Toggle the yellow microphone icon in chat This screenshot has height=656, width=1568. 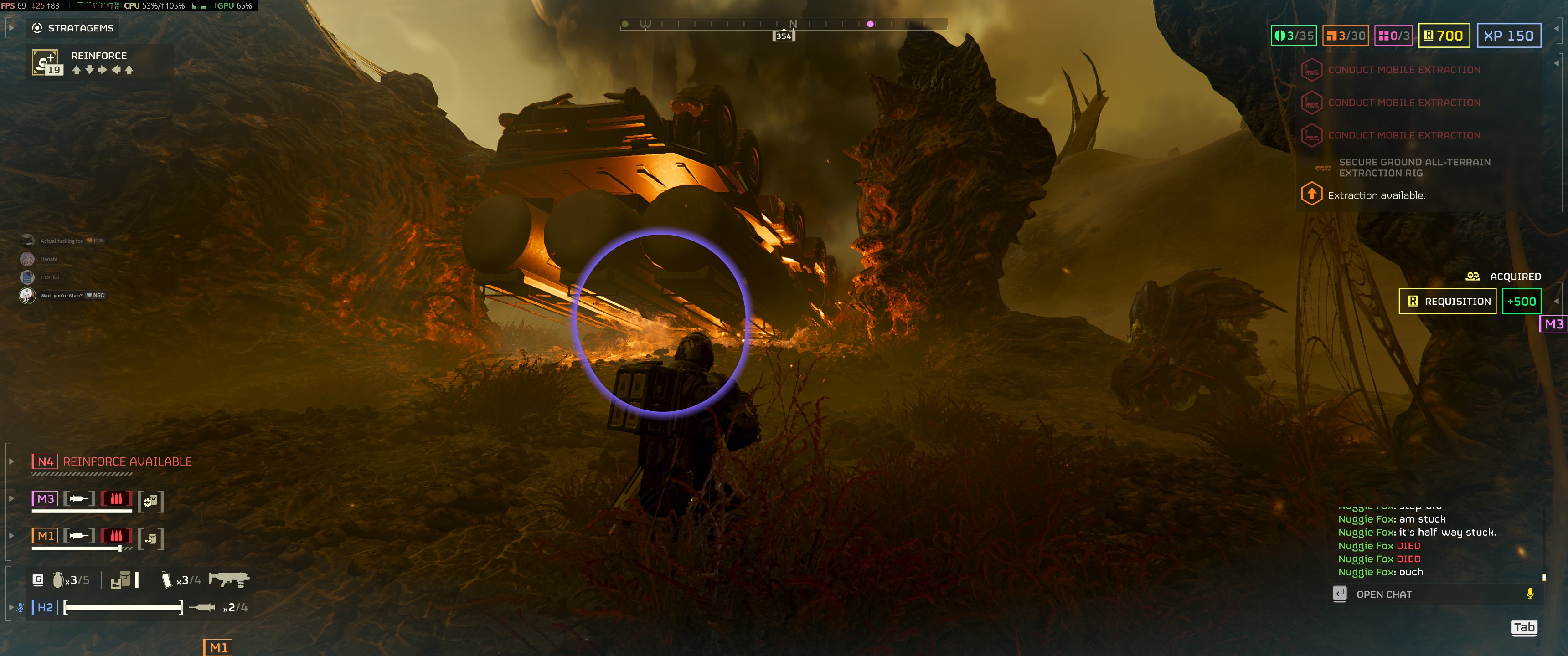pos(1530,593)
